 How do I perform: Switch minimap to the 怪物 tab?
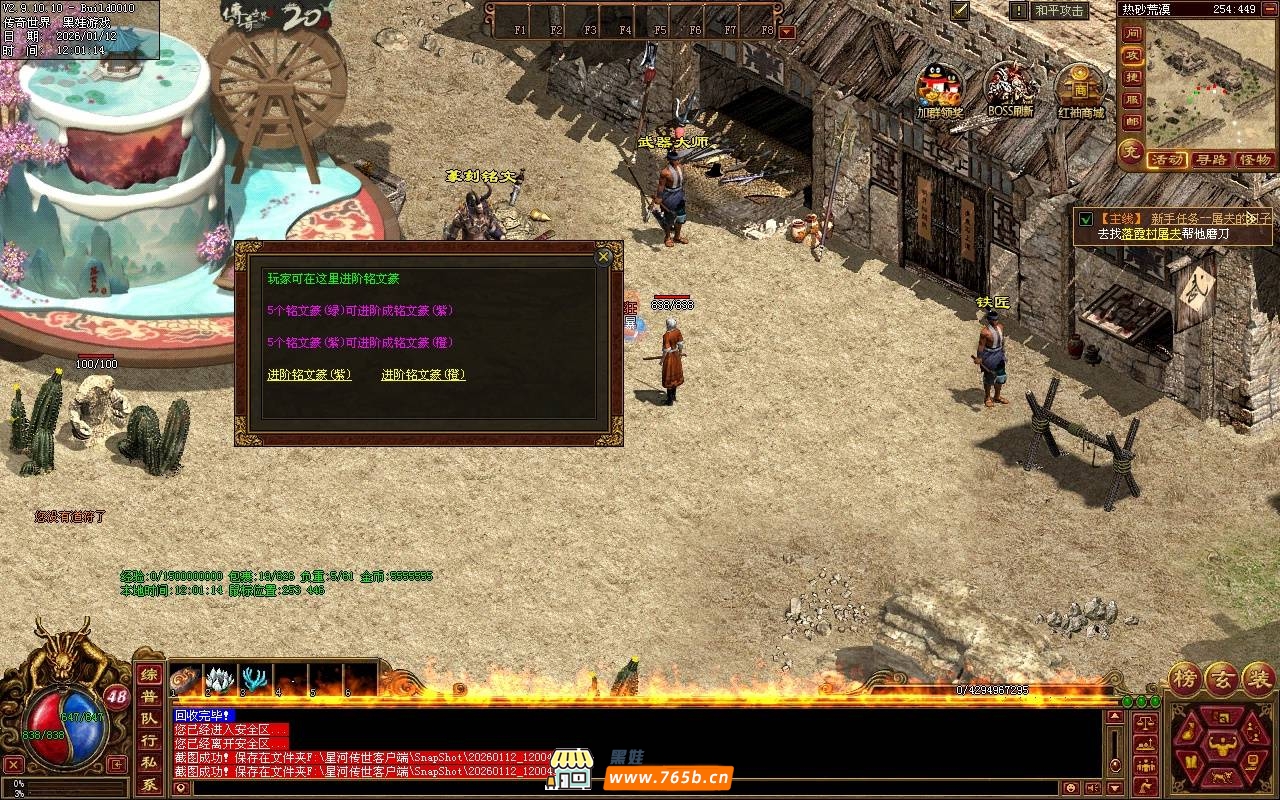point(1254,160)
